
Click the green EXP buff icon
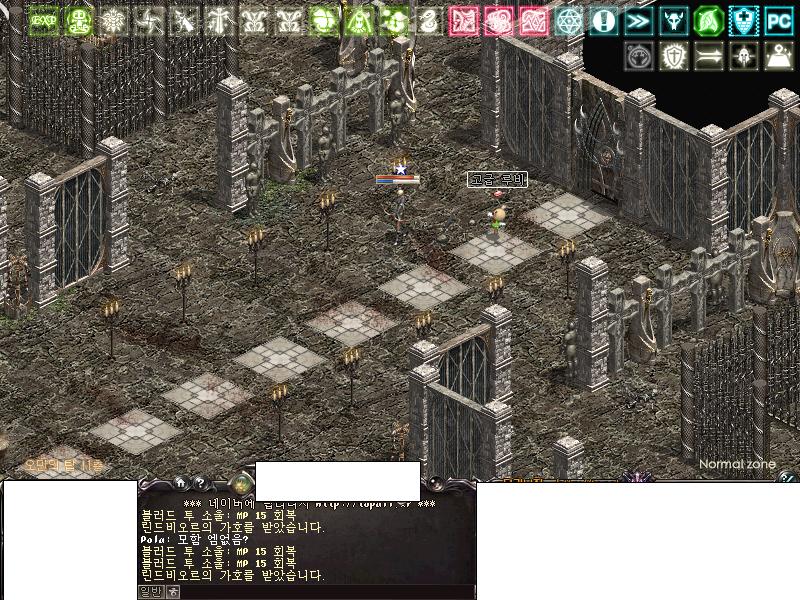[44, 20]
